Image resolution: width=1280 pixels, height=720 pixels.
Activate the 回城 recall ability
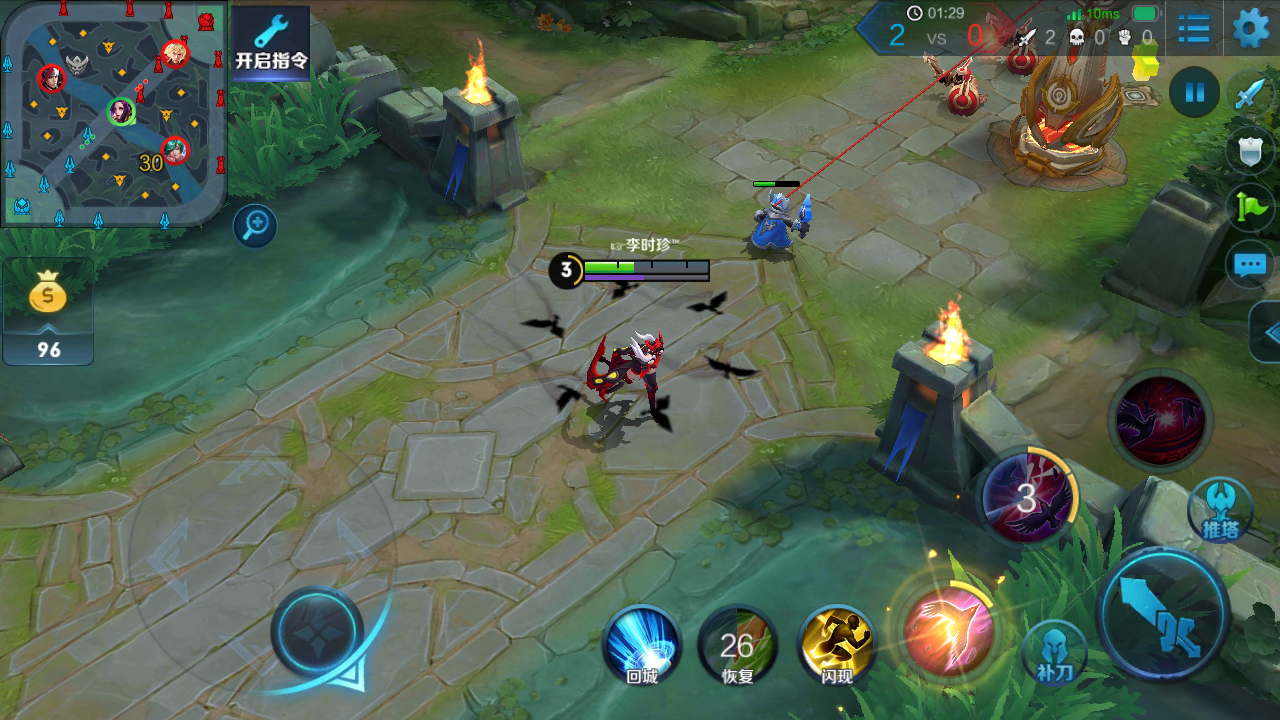coord(641,645)
